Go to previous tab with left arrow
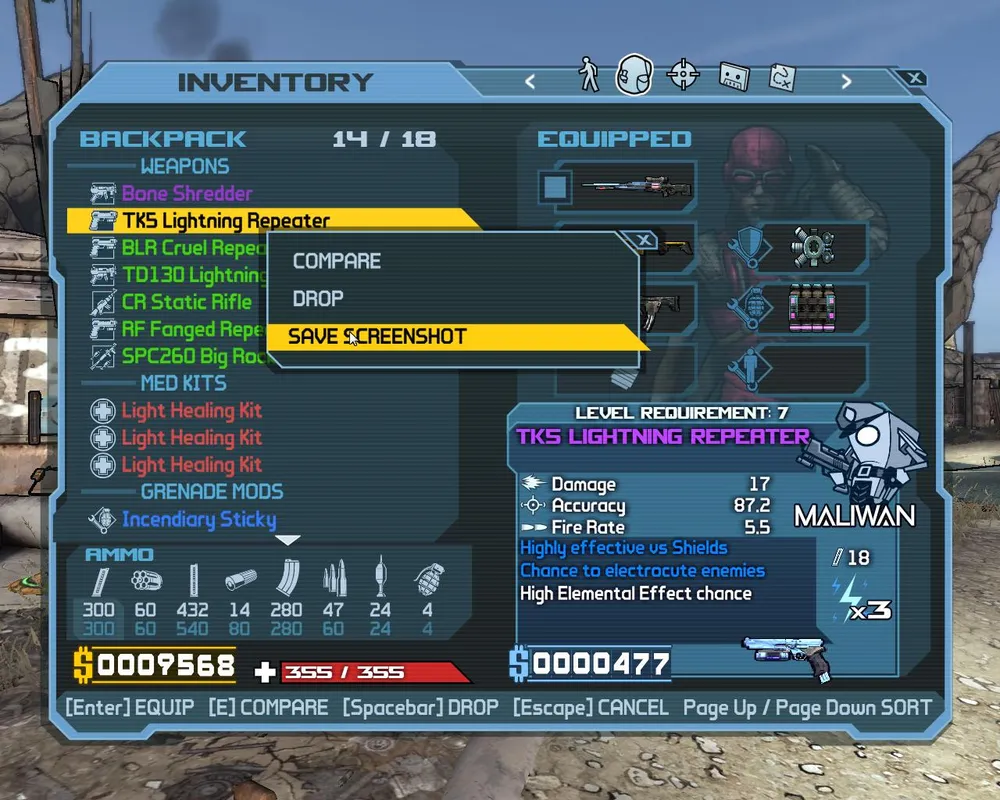 tap(530, 82)
